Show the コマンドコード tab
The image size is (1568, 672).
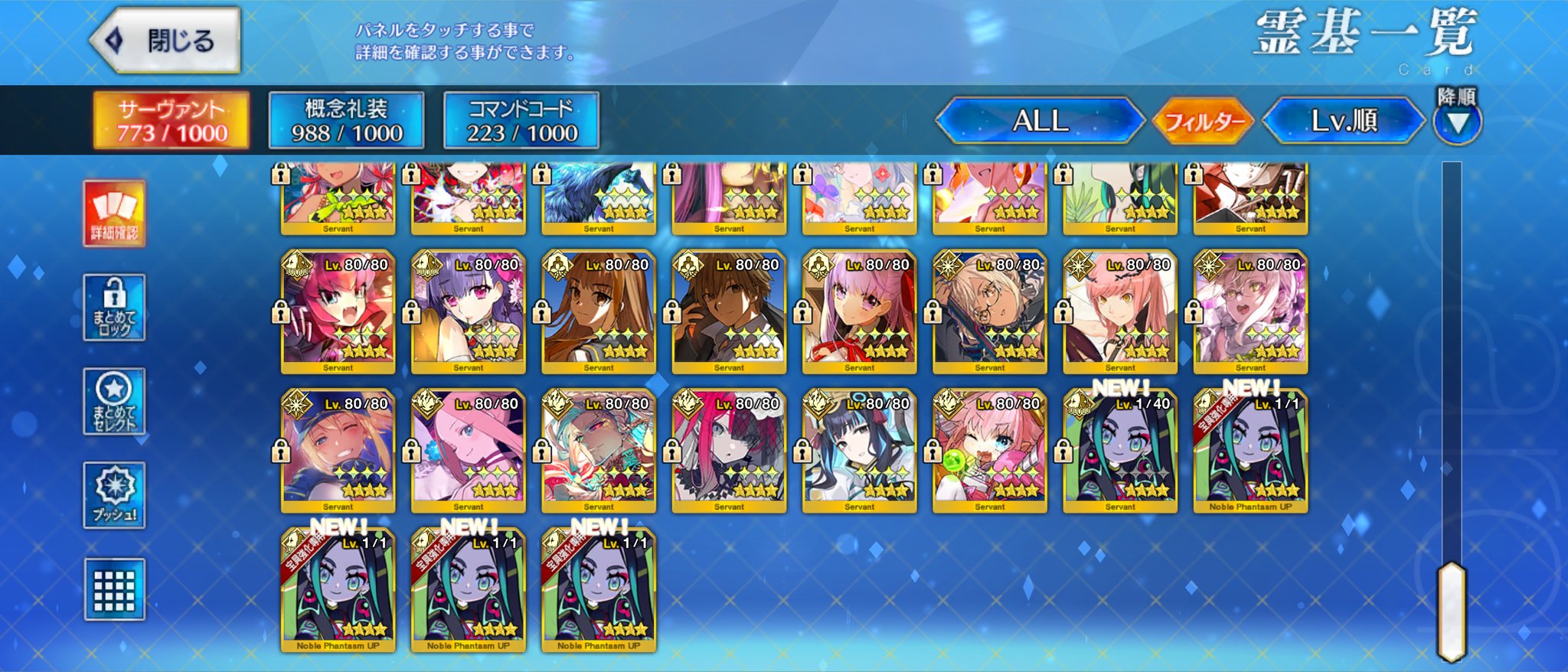(521, 120)
